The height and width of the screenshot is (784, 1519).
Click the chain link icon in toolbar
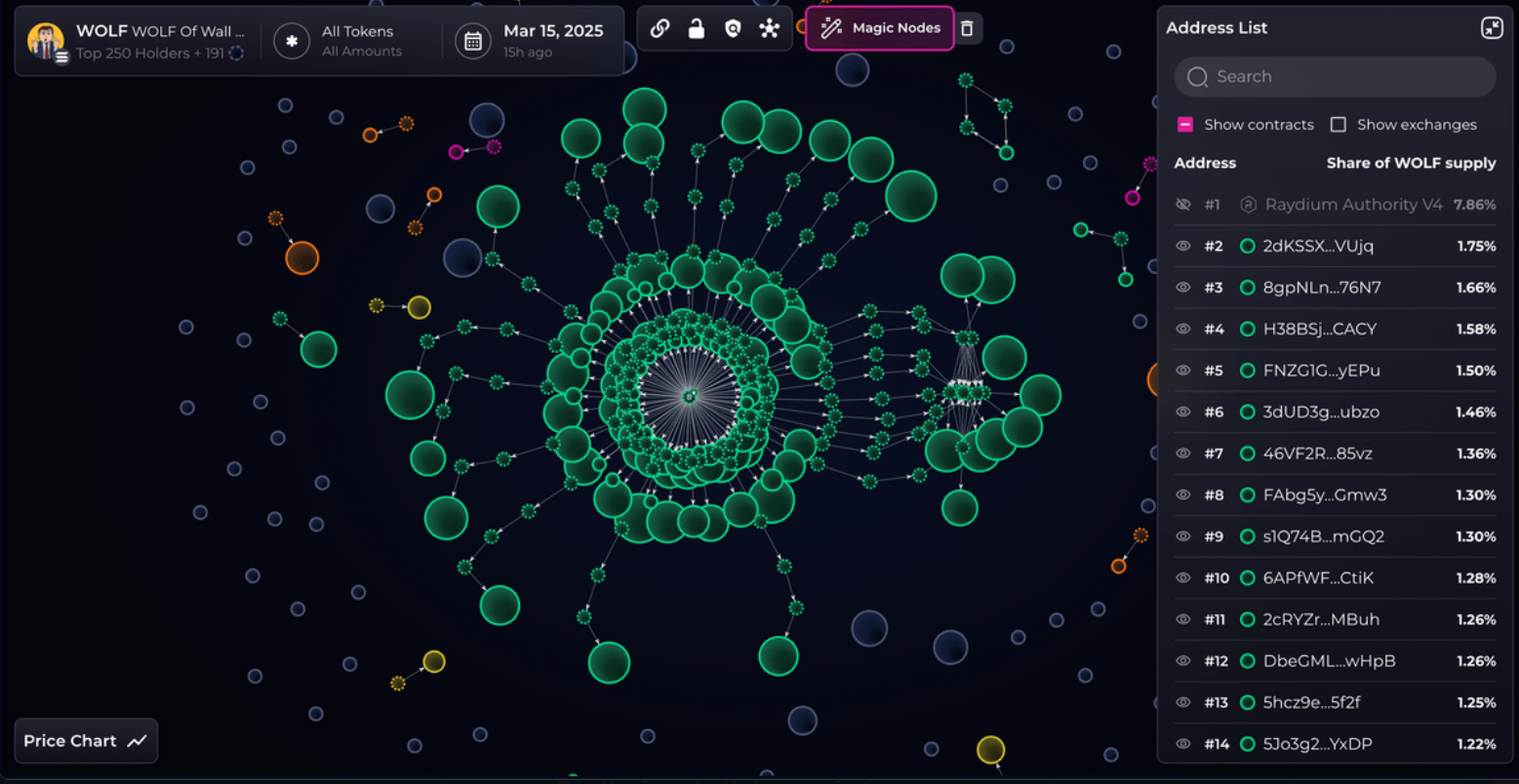point(660,28)
